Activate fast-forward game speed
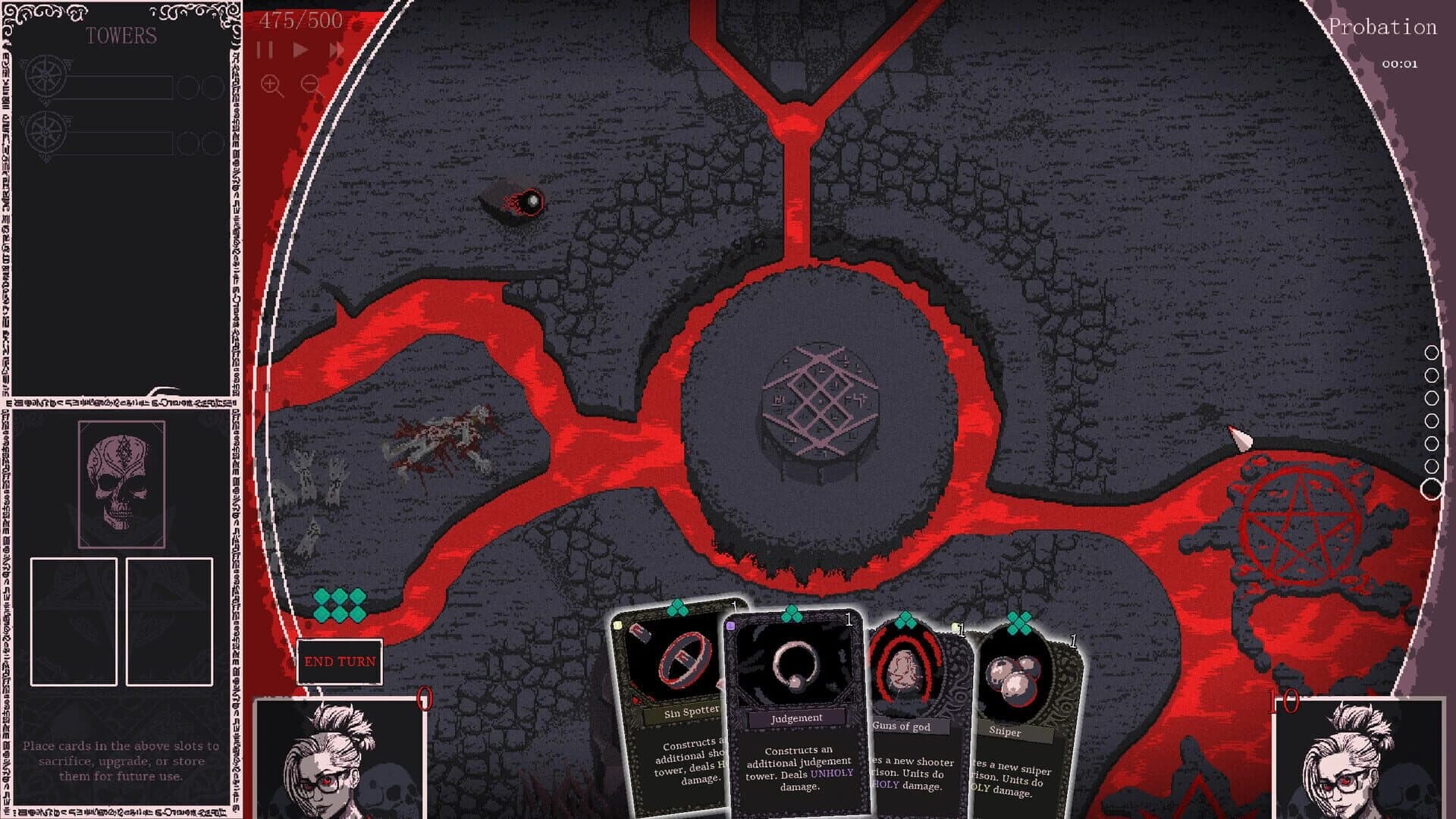 point(337,49)
